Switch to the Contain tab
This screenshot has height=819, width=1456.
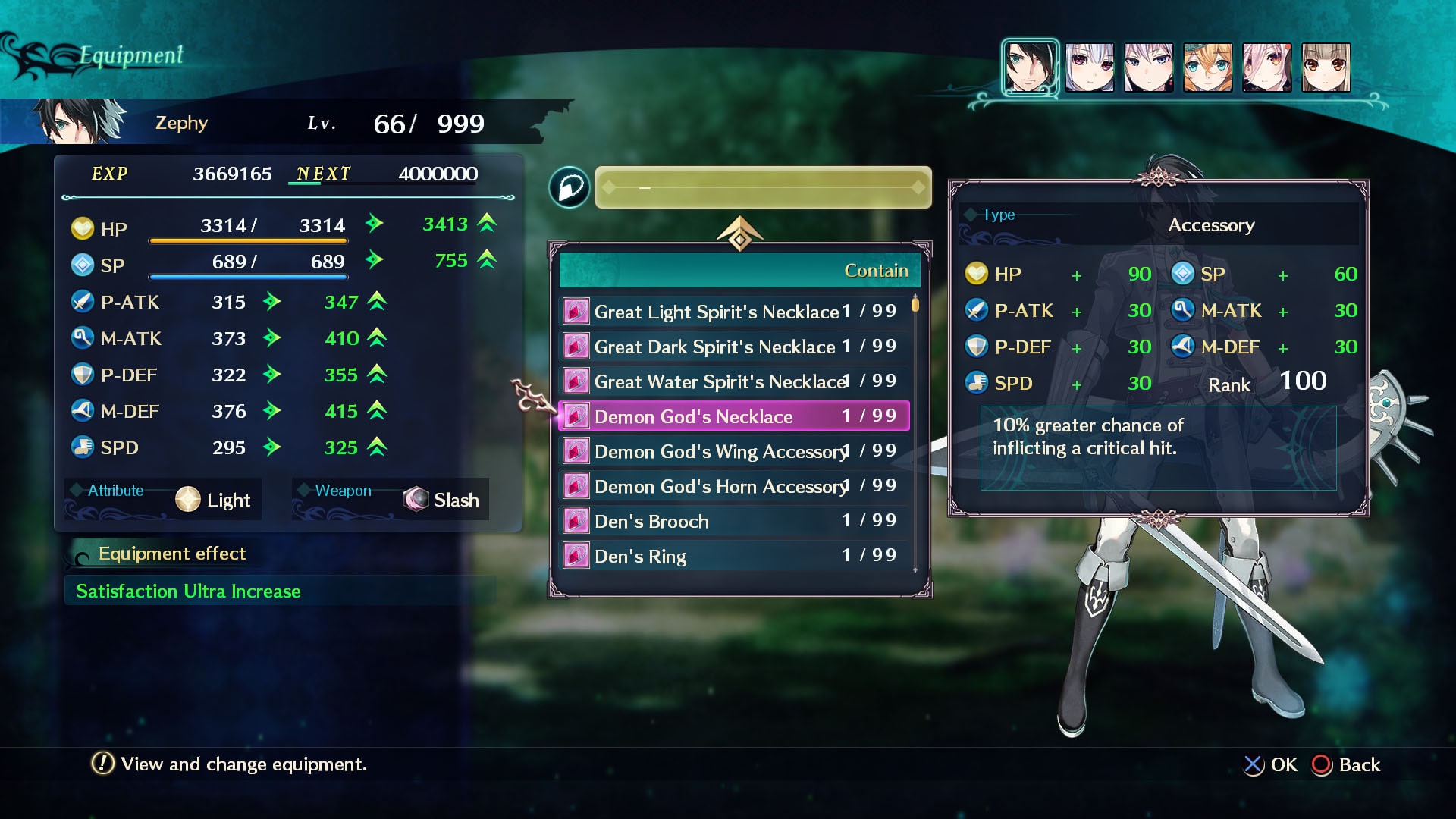point(876,270)
